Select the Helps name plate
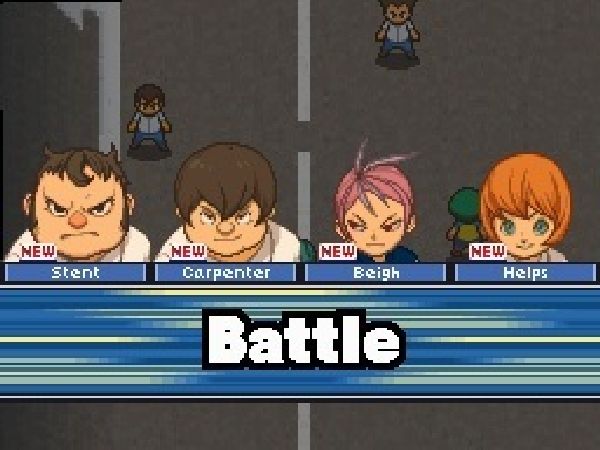Screen dimensions: 600x450 [x=526, y=272]
